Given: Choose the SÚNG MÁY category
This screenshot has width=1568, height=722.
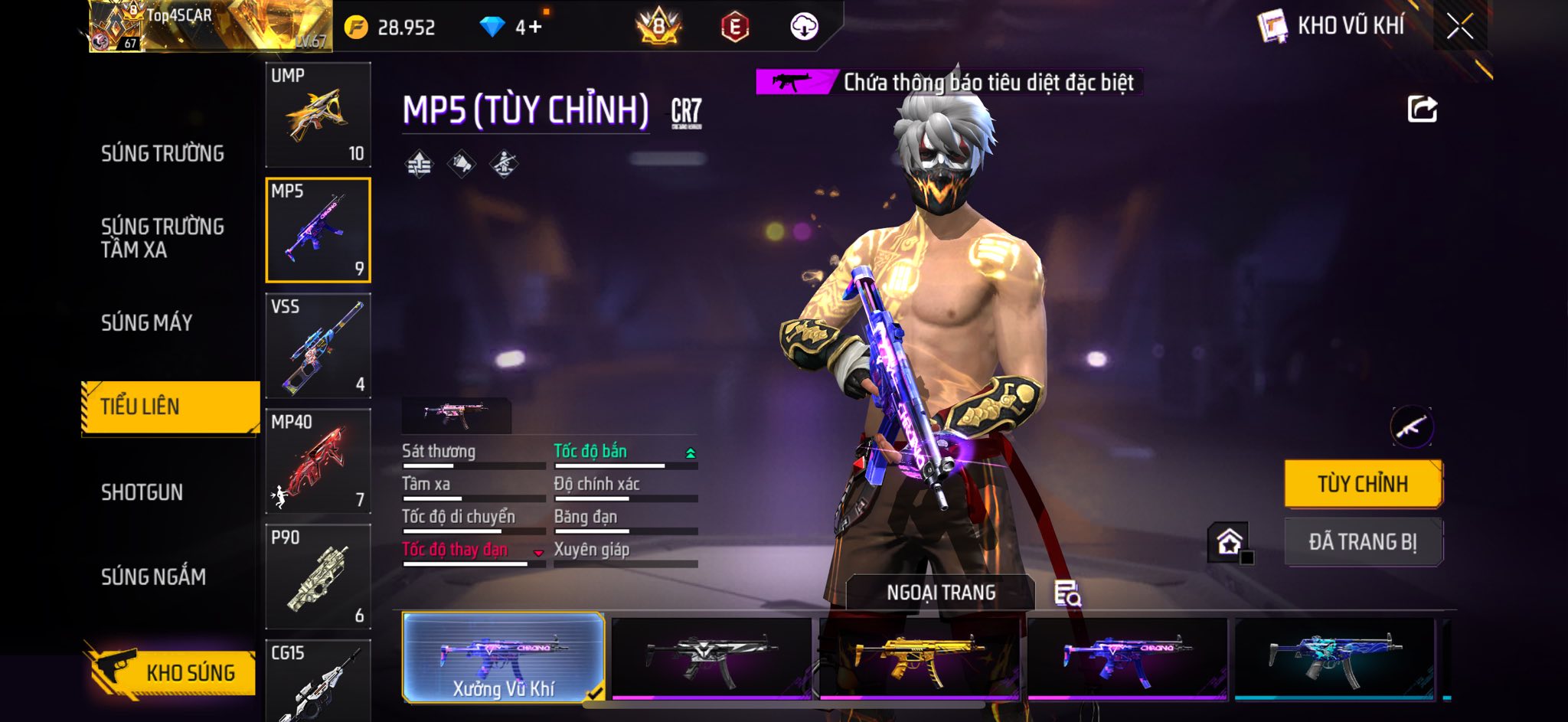Looking at the screenshot, I should pyautogui.click(x=147, y=323).
